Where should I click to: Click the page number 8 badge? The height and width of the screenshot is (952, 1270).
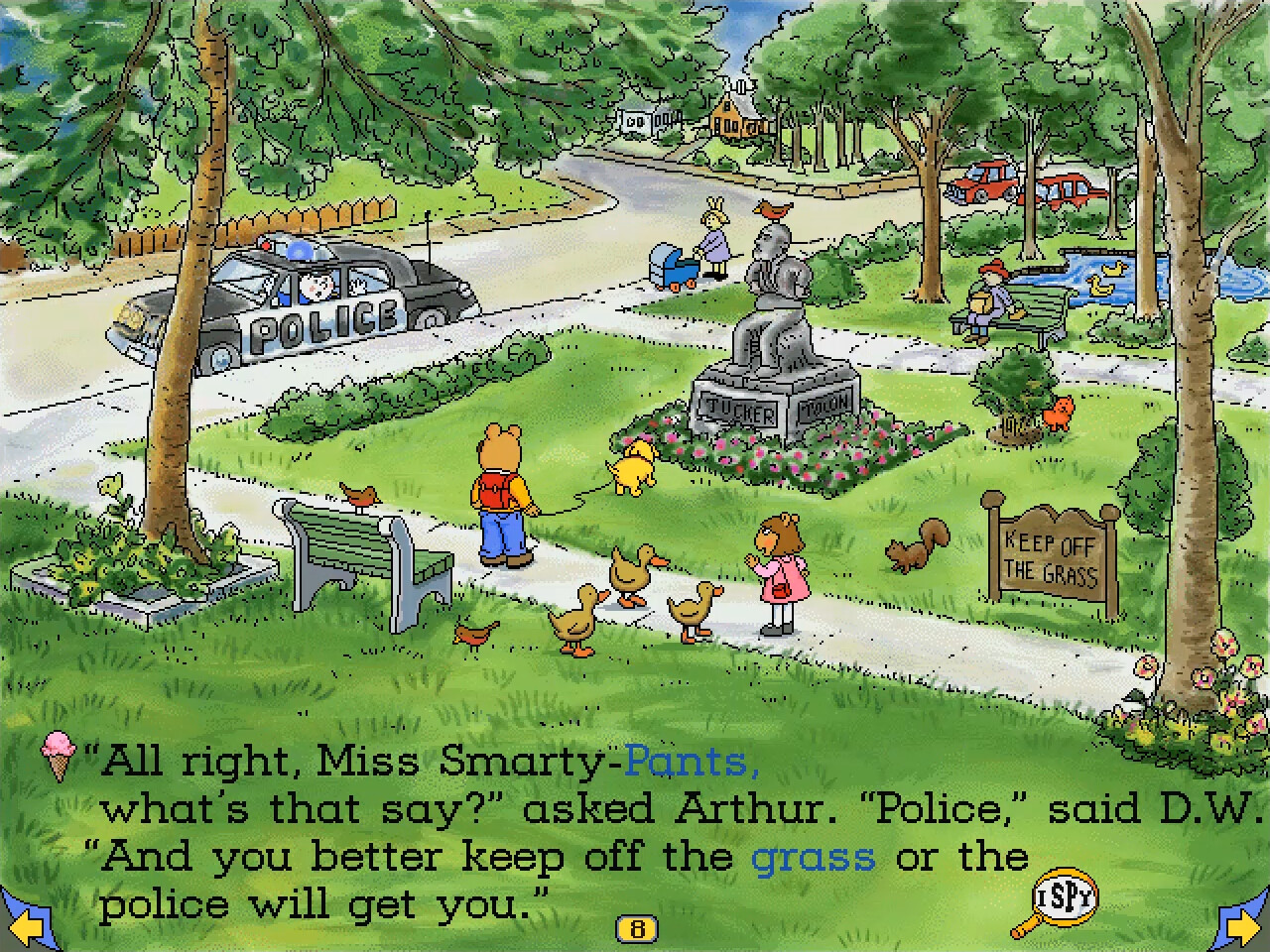click(x=639, y=928)
